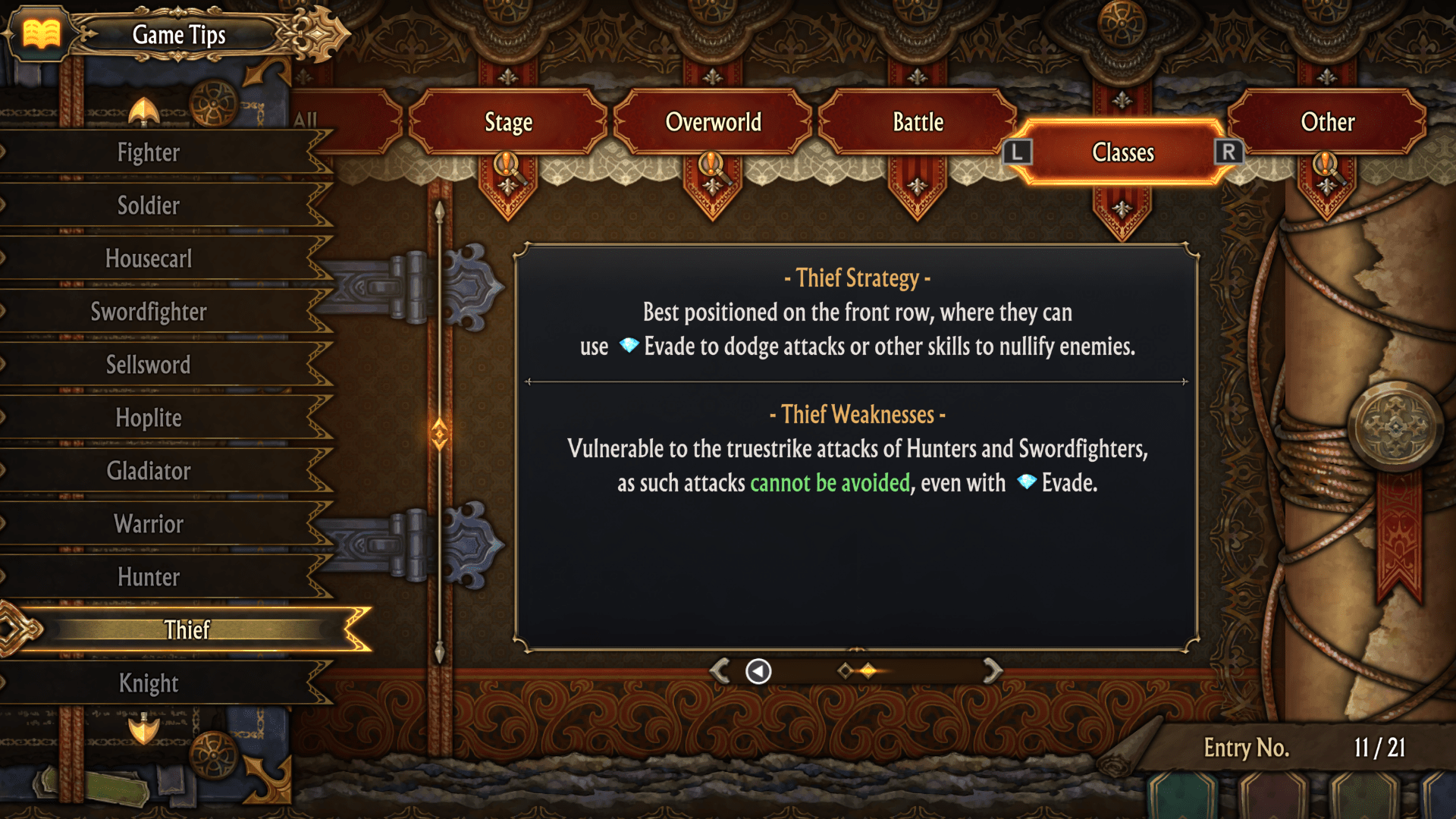Image resolution: width=1456 pixels, height=819 pixels.
Task: Choose the Gladiator entry
Action: tap(149, 471)
